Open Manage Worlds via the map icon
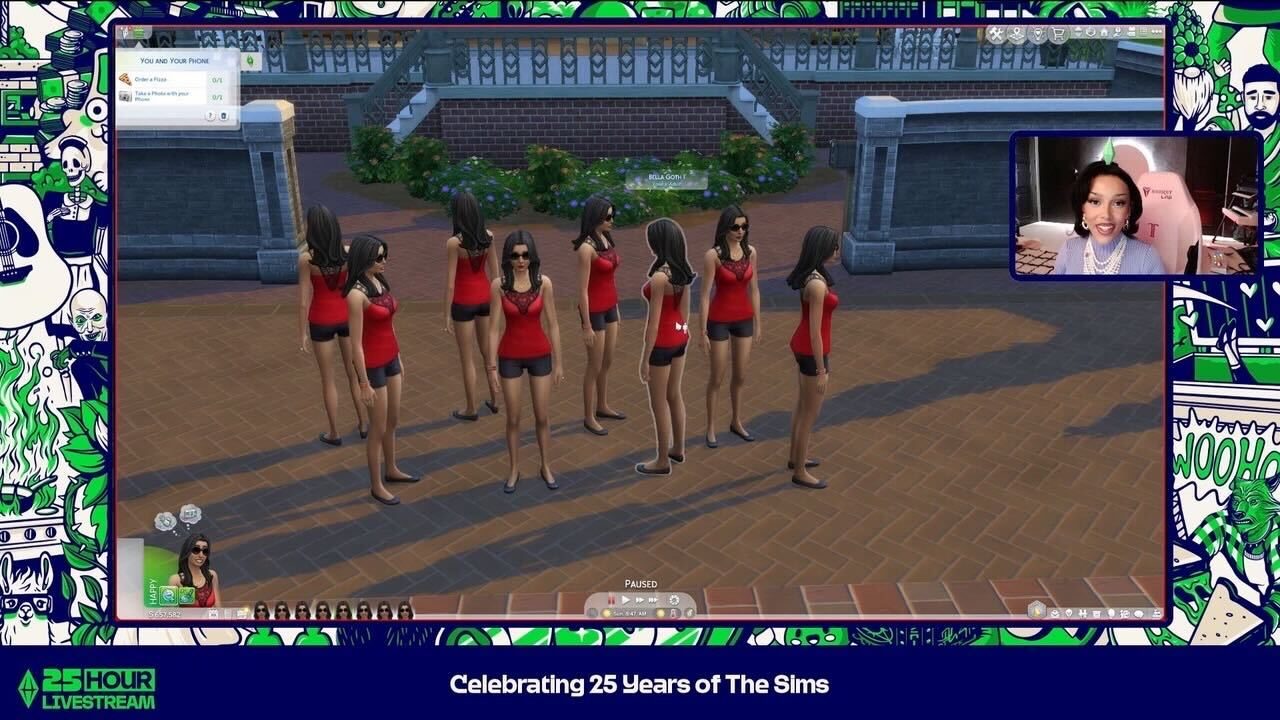The height and width of the screenshot is (720, 1280). [x=1016, y=34]
